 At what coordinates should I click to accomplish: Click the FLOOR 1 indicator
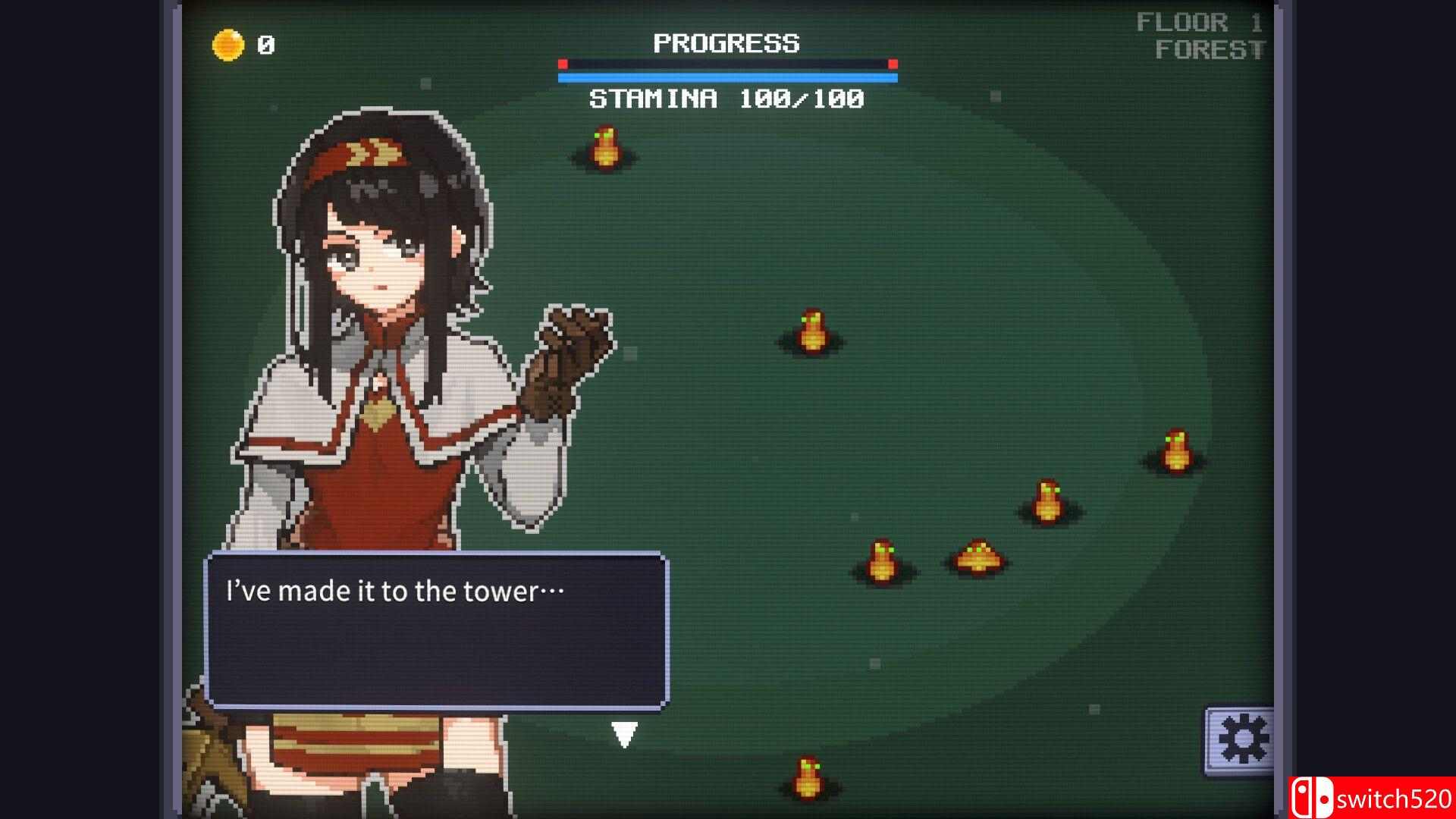tap(1199, 21)
